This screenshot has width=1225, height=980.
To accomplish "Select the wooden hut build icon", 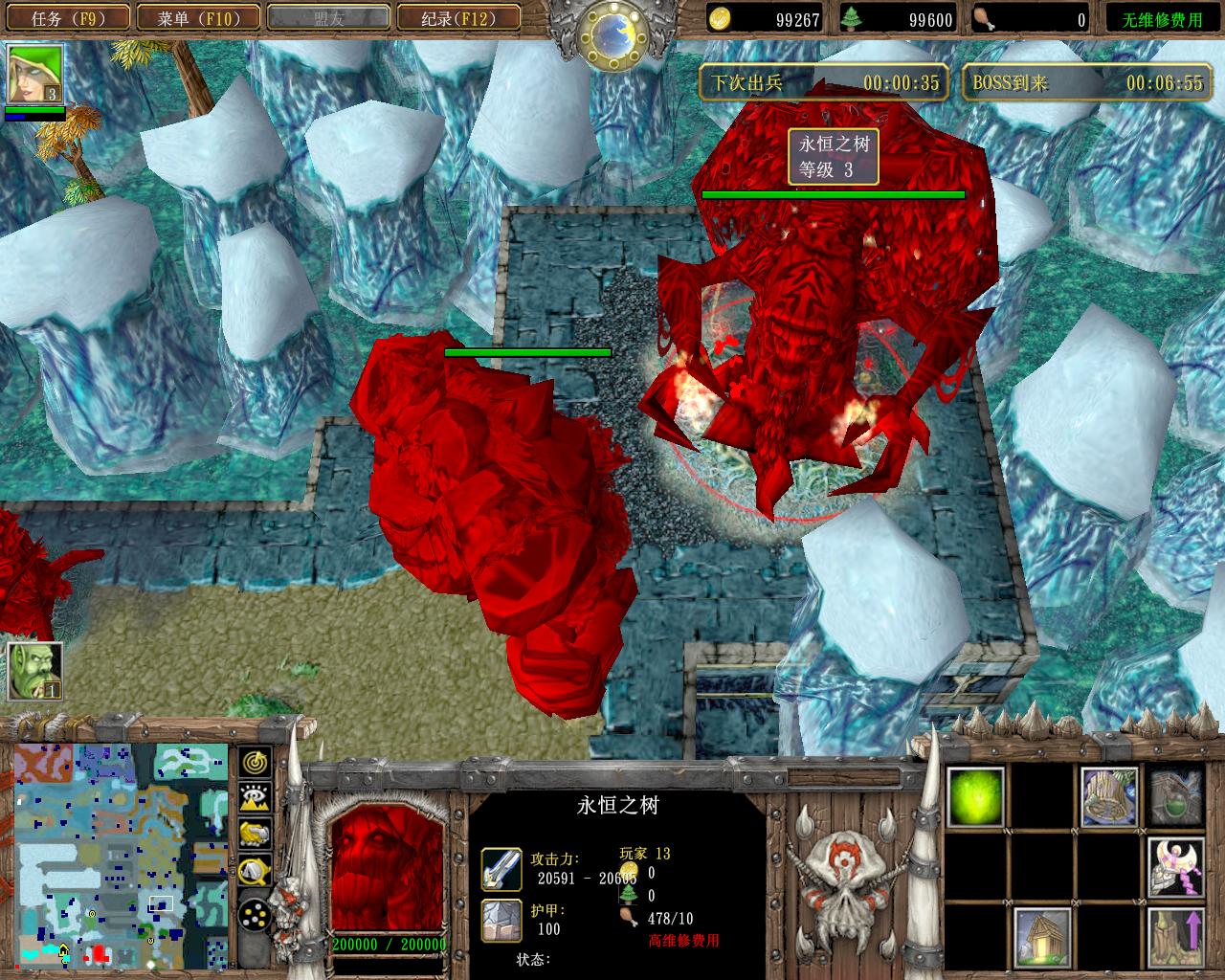I will pos(1042,936).
